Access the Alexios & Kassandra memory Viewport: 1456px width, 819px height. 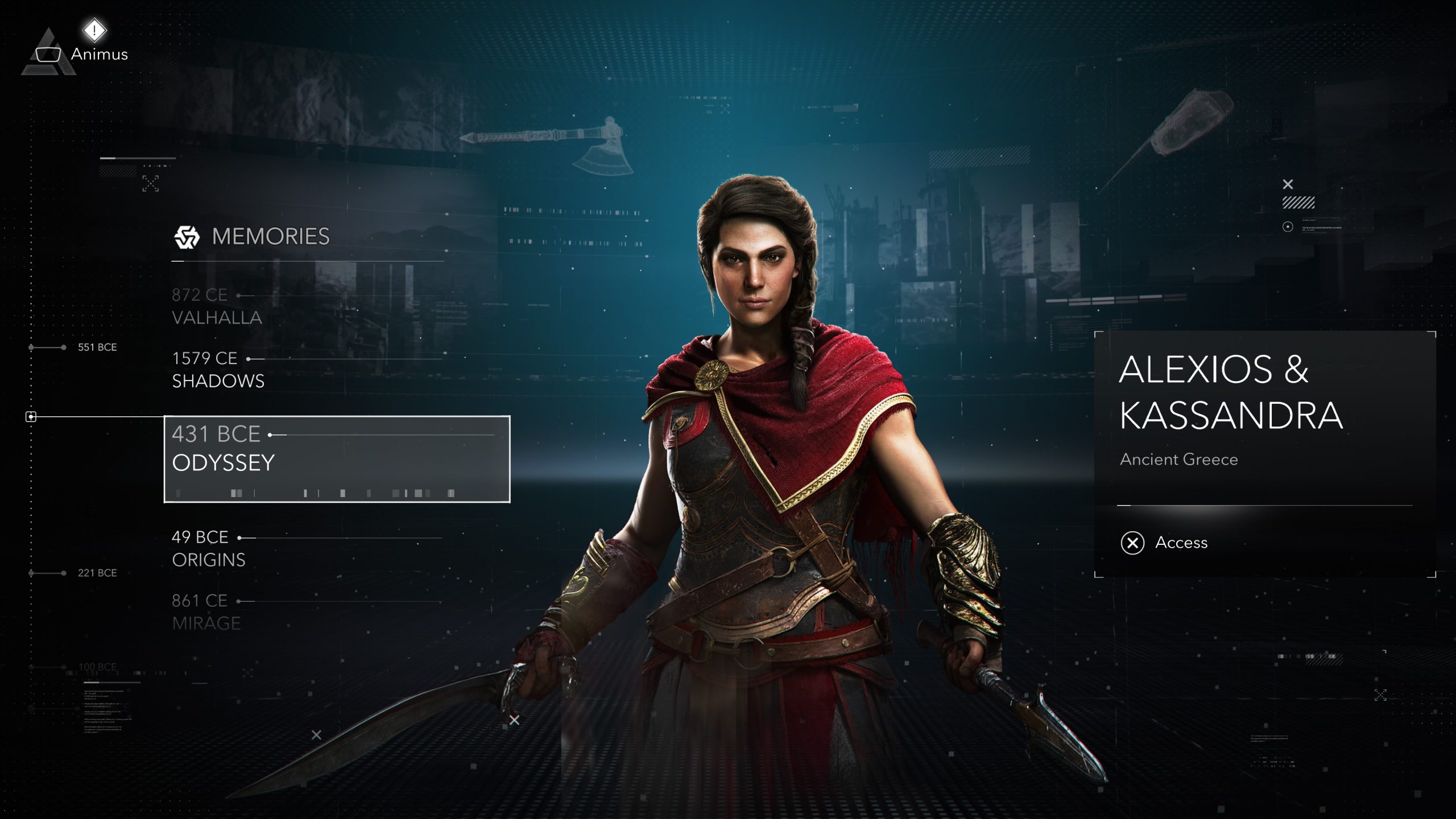coord(1164,543)
